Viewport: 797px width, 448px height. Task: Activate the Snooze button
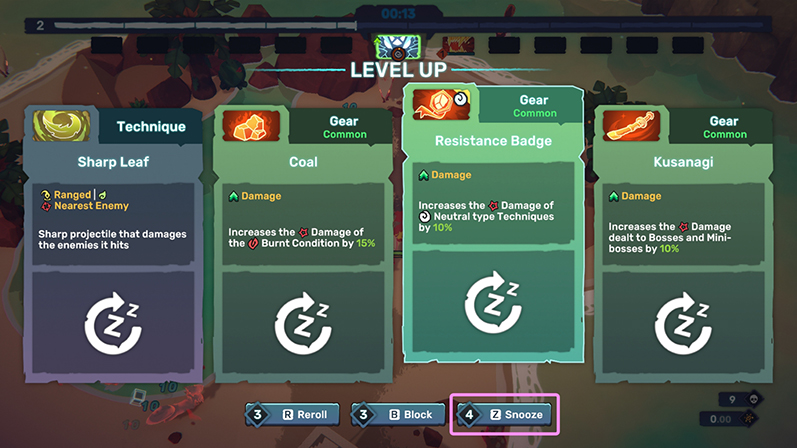click(x=507, y=414)
